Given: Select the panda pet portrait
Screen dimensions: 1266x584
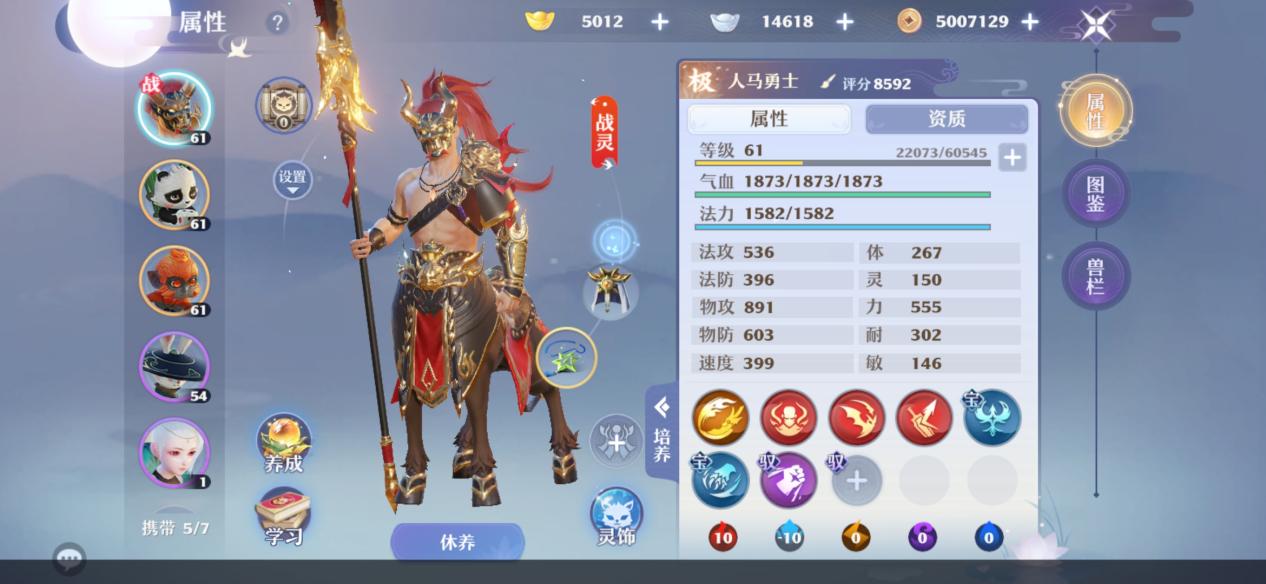Looking at the screenshot, I should 174,194.
